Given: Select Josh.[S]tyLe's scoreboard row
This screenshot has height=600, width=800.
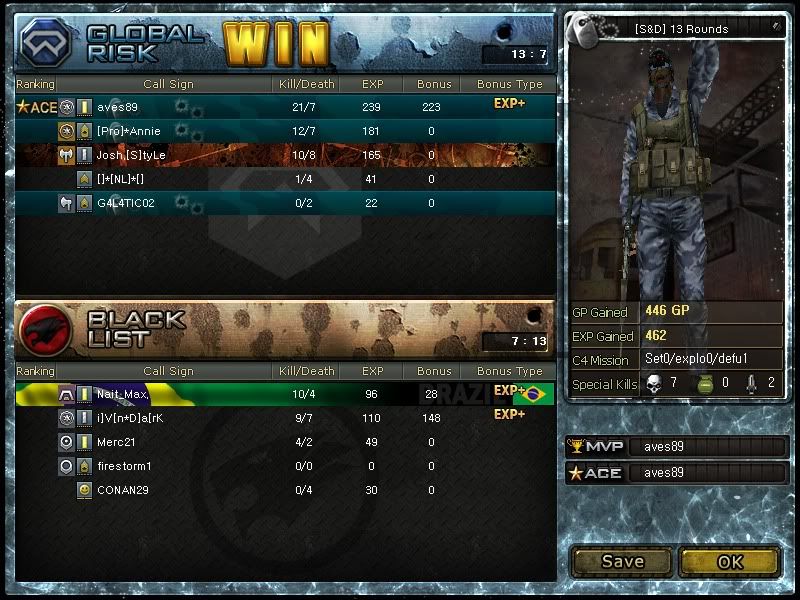Looking at the screenshot, I should 131,155.
